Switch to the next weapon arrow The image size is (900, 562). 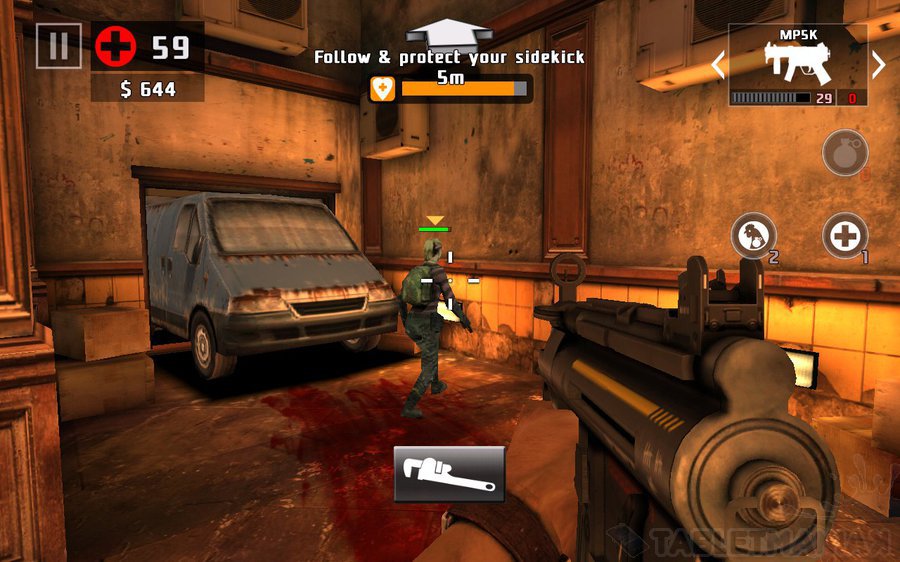pyautogui.click(x=878, y=65)
